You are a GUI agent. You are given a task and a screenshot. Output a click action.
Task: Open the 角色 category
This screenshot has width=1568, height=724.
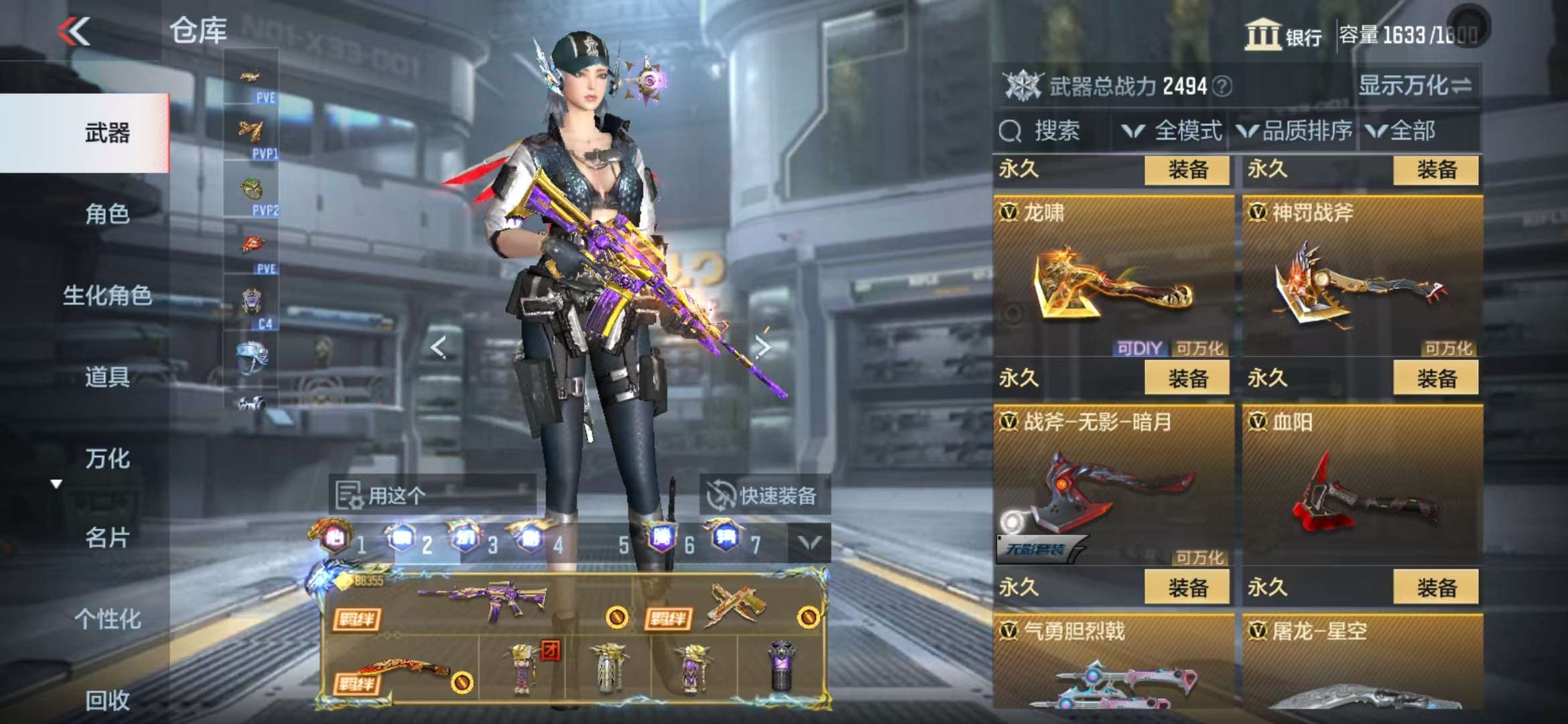click(107, 214)
